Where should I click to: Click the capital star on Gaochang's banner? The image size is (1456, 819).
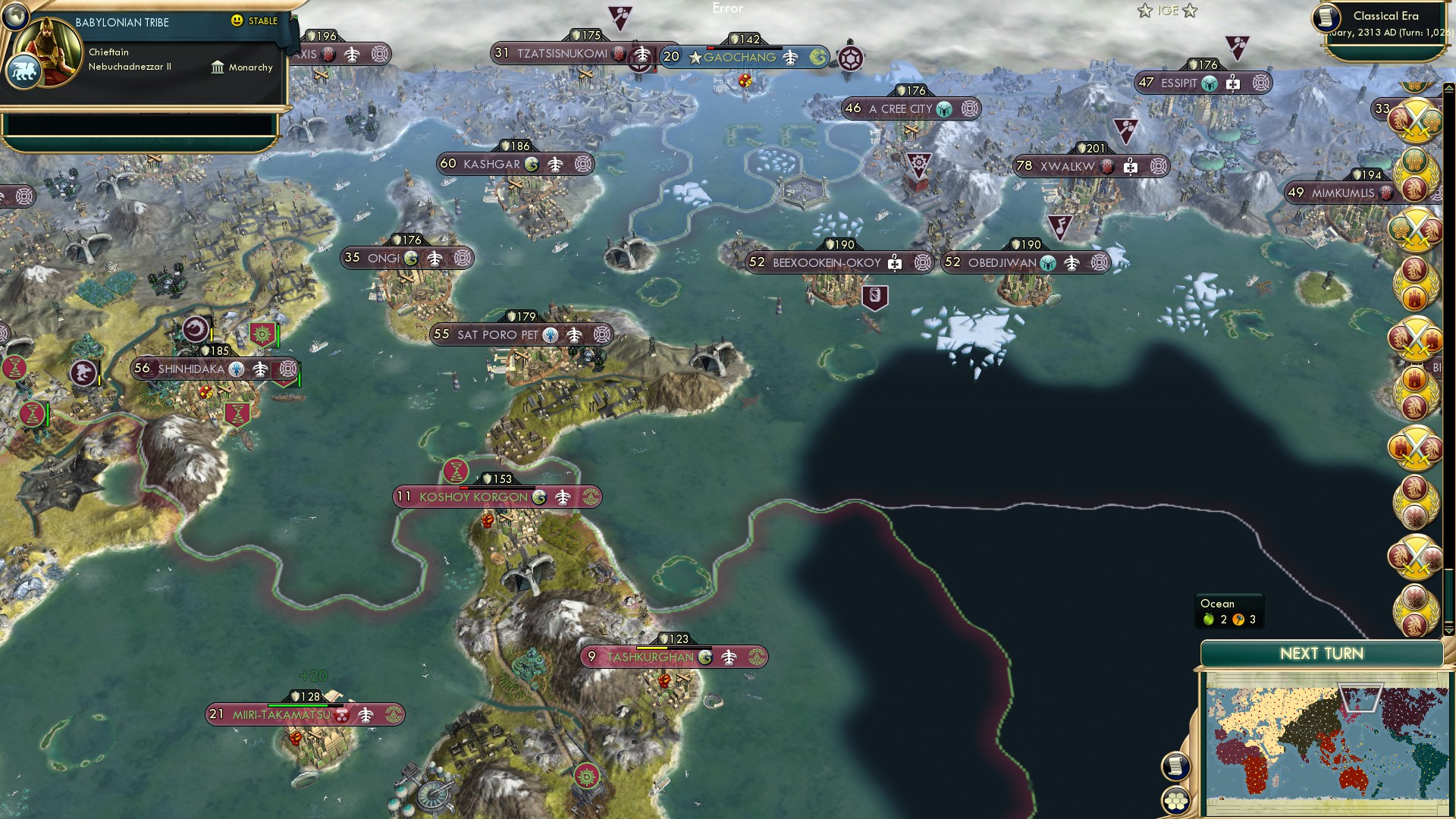point(695,56)
